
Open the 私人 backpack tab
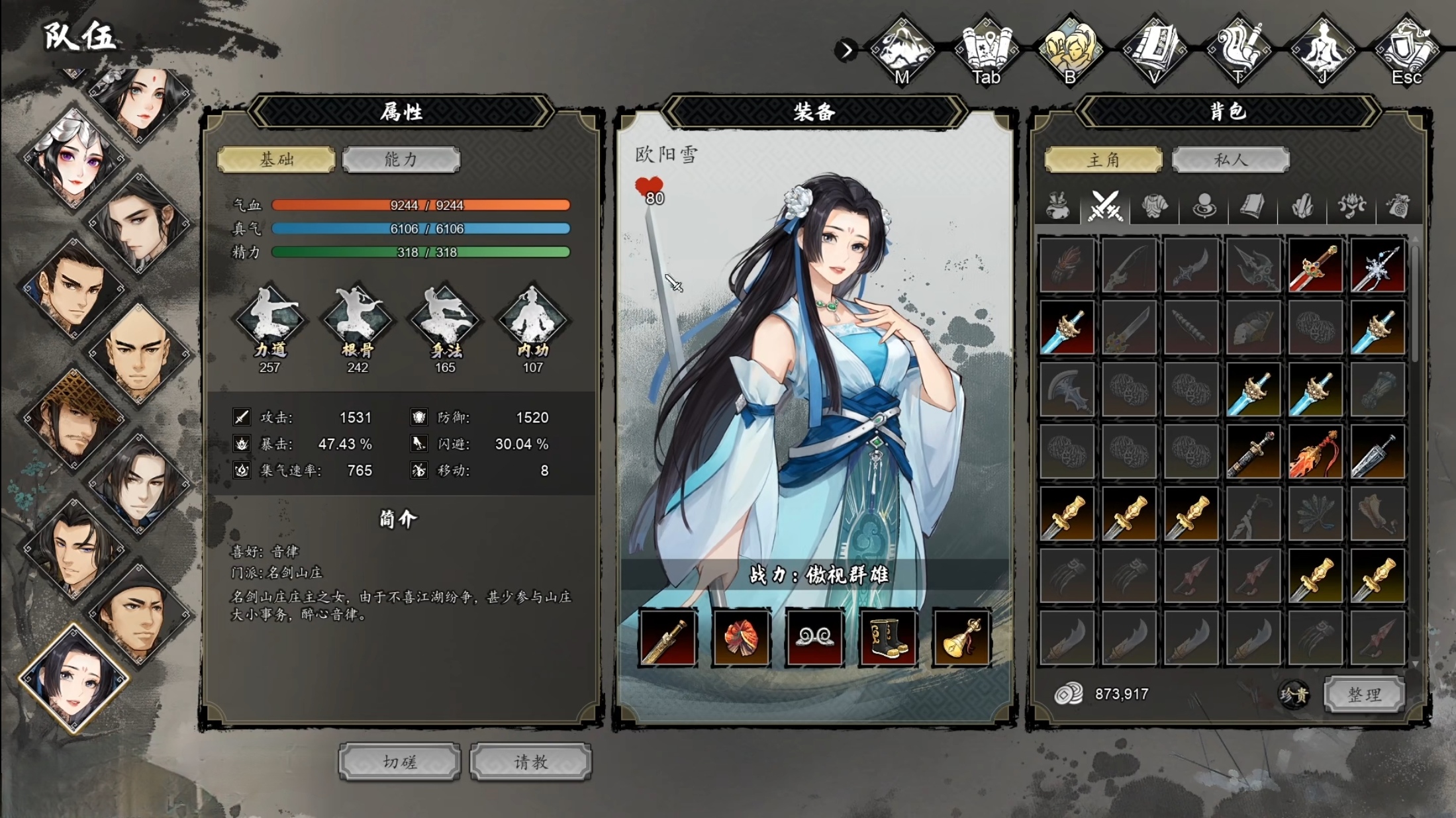(x=1230, y=159)
